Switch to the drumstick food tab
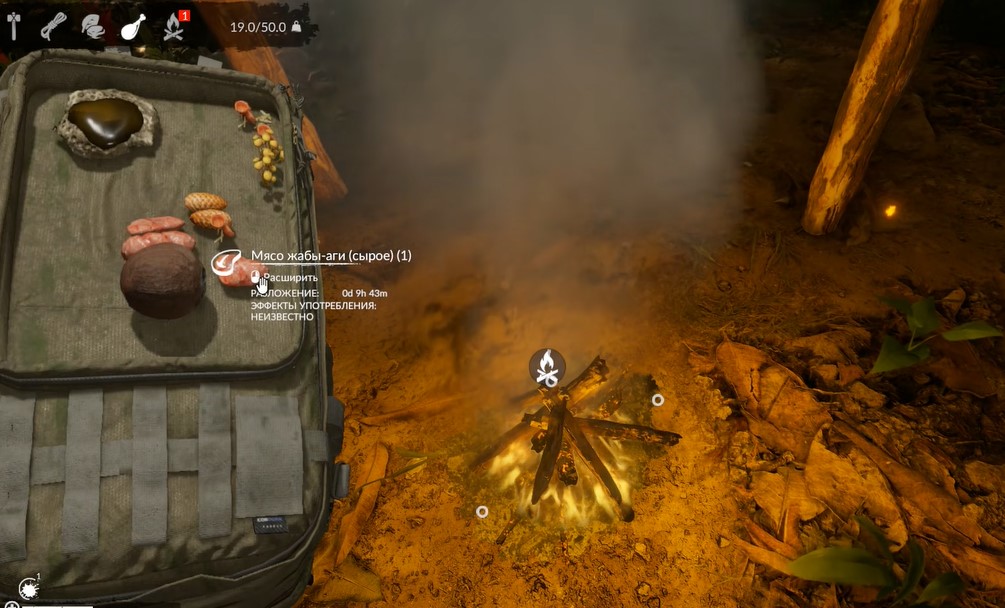The image size is (1005, 608). (x=132, y=27)
